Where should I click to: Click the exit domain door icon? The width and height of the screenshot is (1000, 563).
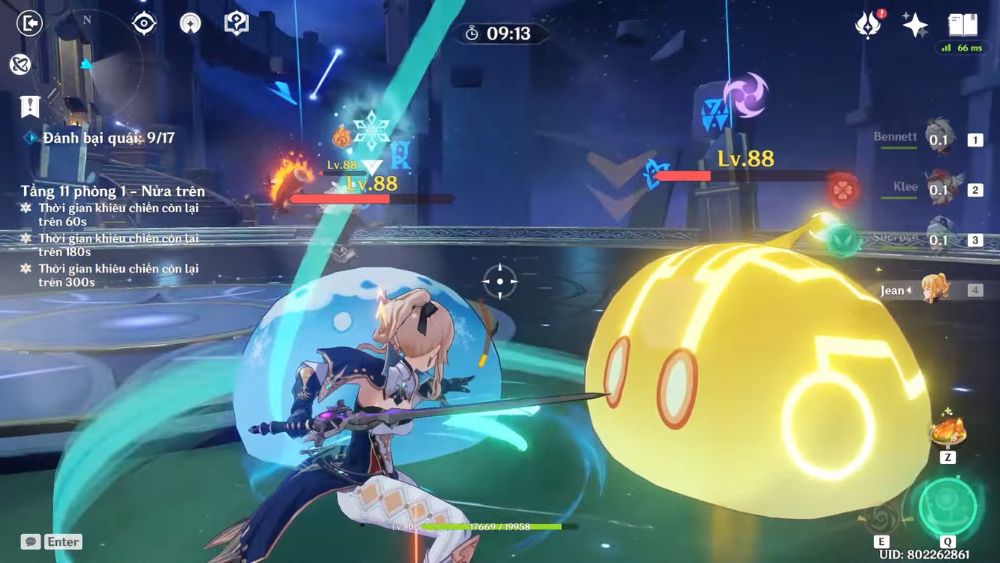pos(31,23)
